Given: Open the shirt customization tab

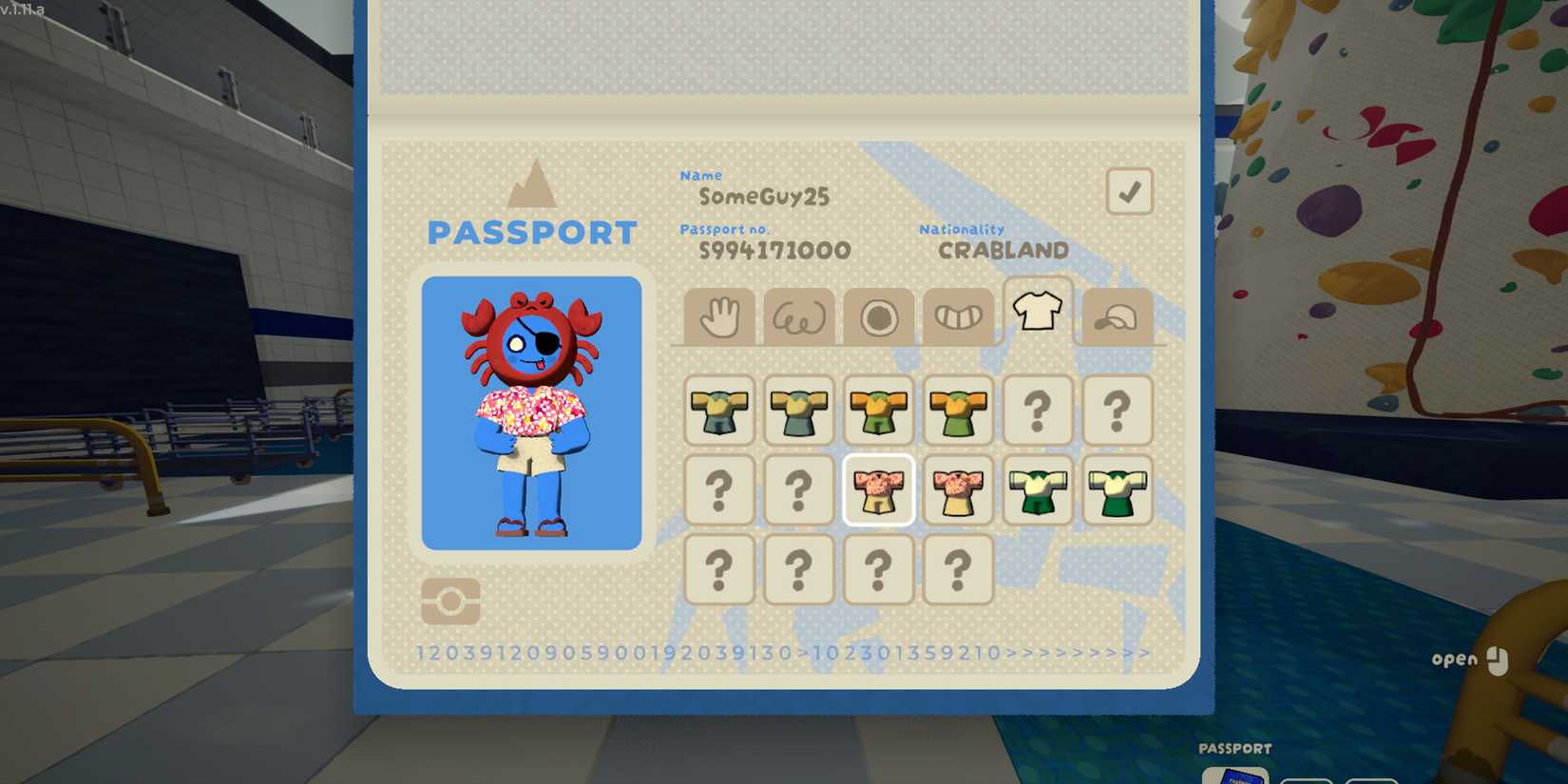Looking at the screenshot, I should tap(1038, 314).
